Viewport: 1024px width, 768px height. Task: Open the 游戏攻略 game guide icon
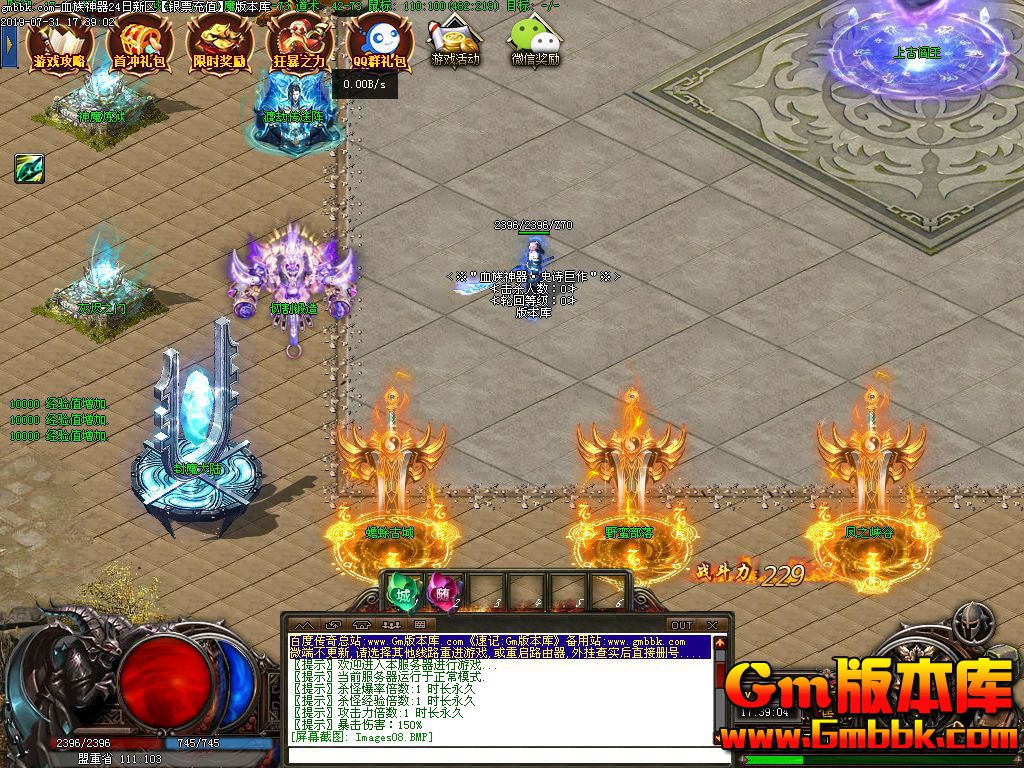pos(60,45)
